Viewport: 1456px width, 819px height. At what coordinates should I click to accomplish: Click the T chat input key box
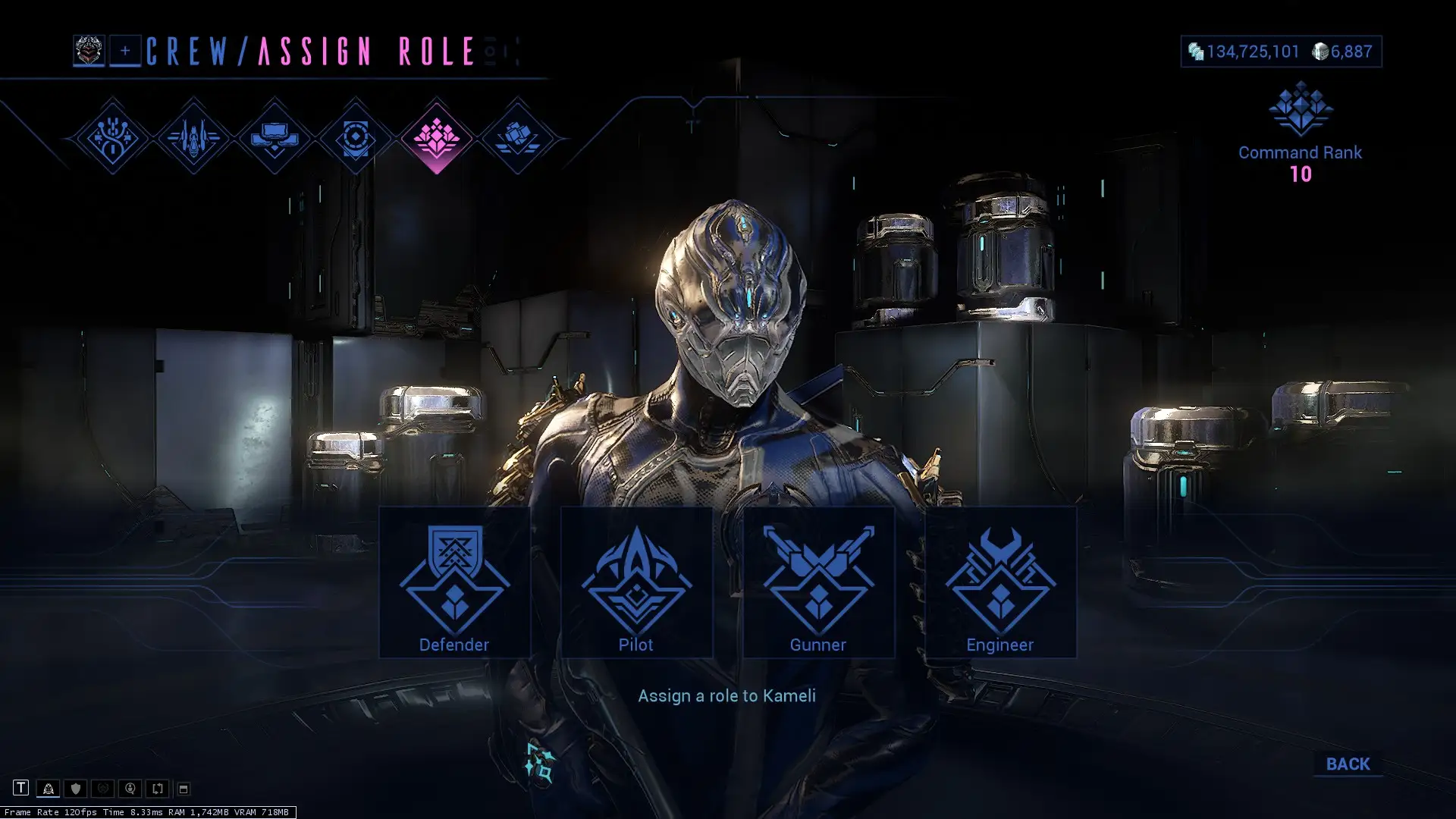coord(20,788)
